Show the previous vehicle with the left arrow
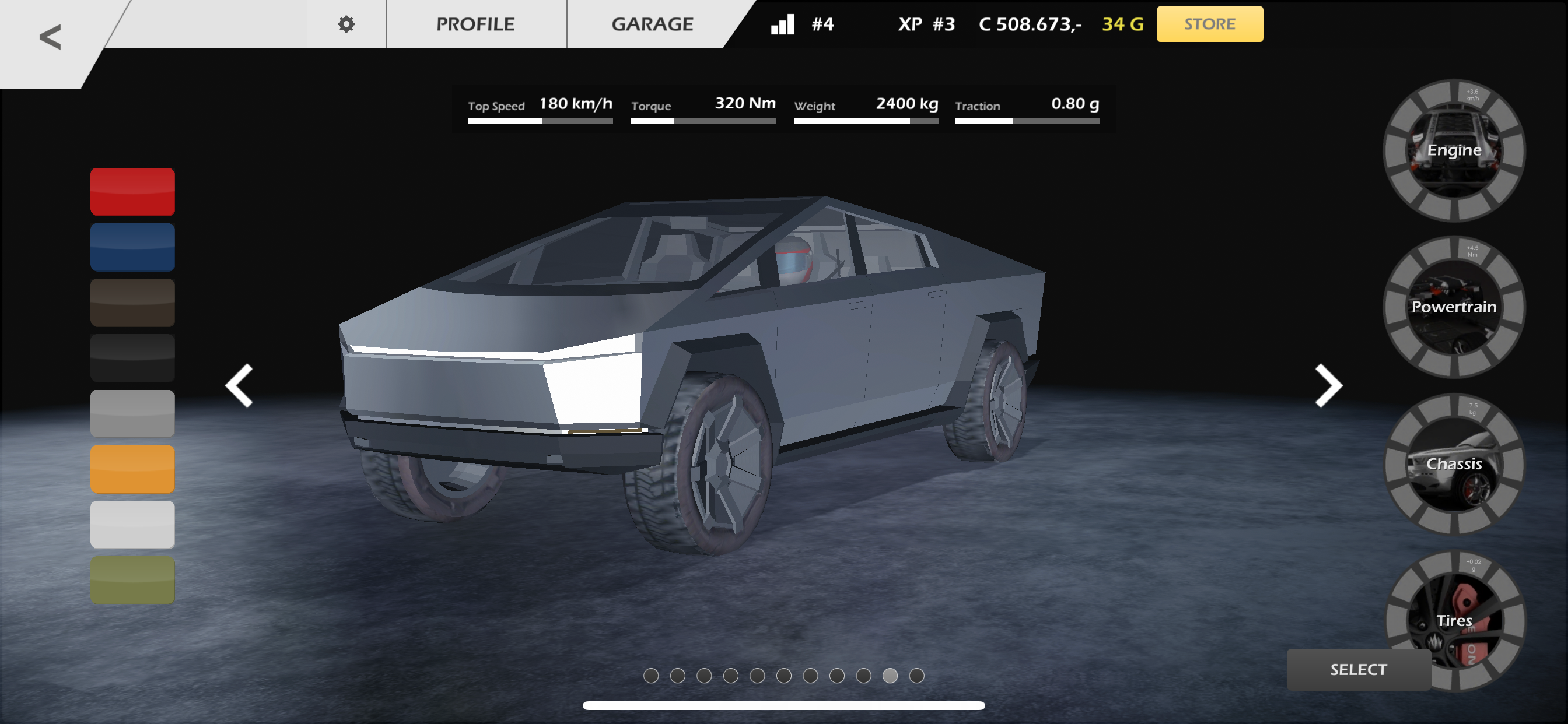 [238, 386]
